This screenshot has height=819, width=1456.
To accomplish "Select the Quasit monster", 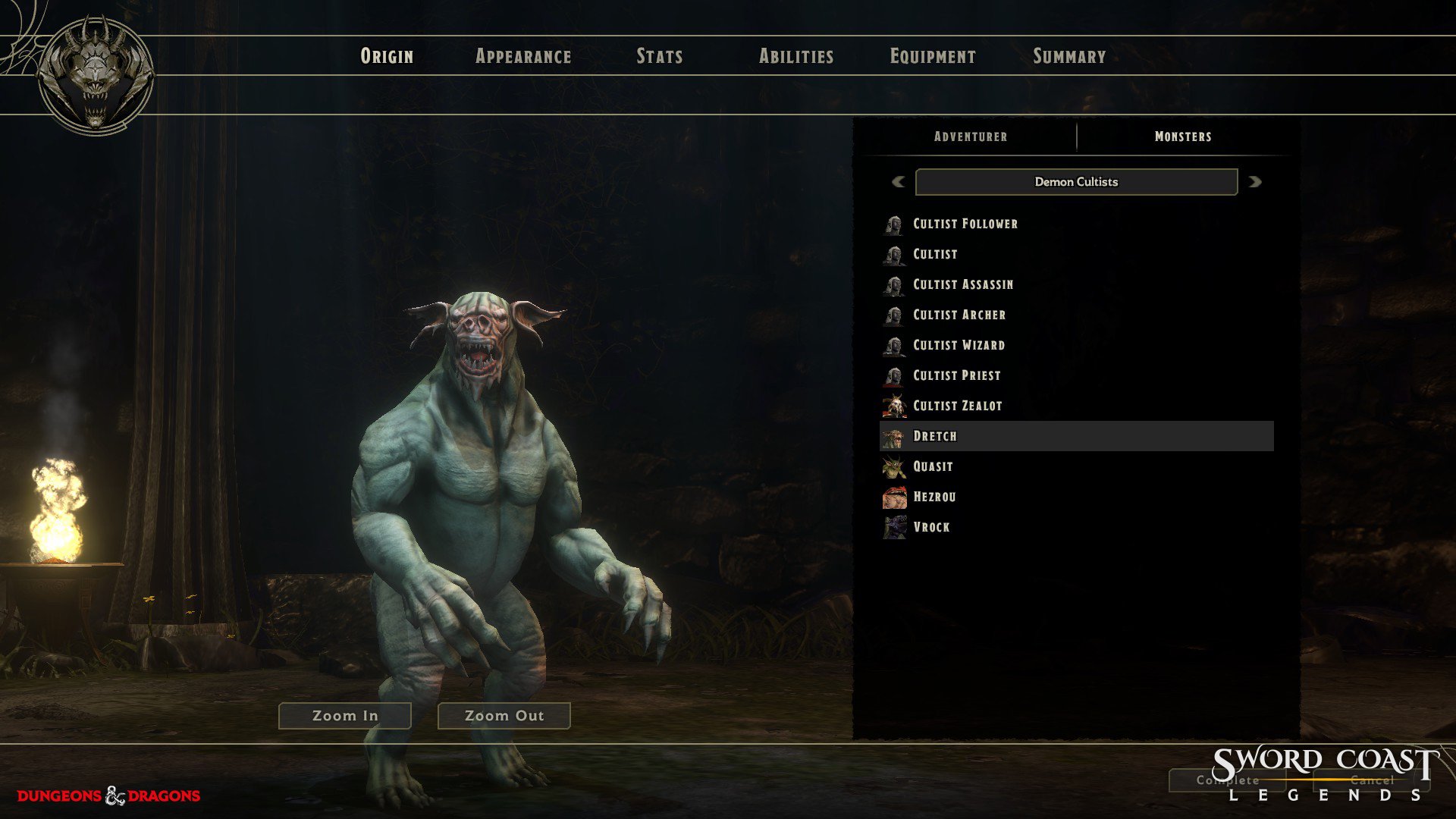I will coord(933,466).
